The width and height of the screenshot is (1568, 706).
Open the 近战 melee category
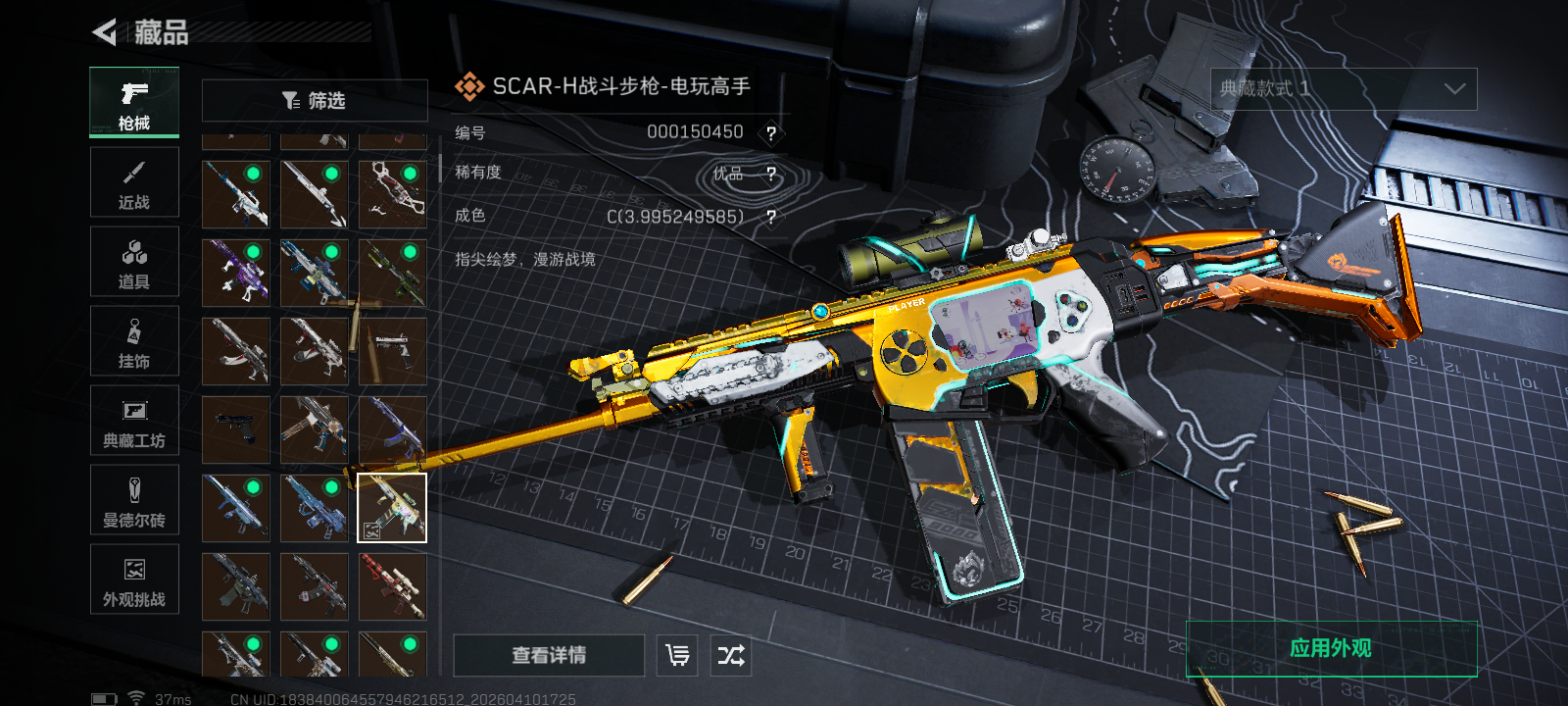click(134, 182)
